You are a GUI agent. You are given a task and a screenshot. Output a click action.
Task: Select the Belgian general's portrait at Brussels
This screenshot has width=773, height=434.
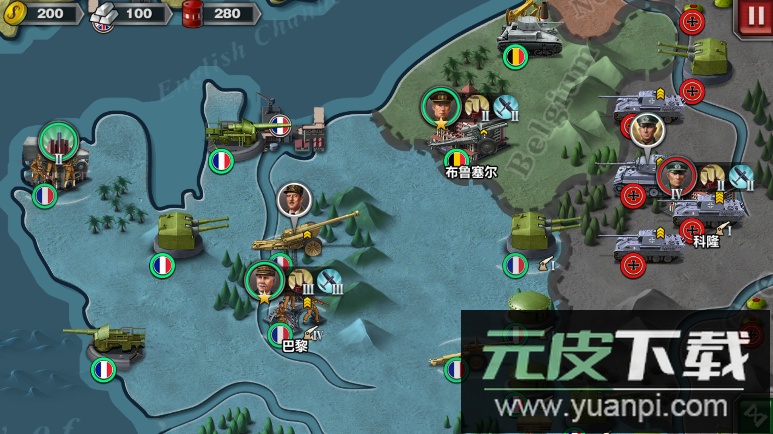pyautogui.click(x=440, y=105)
